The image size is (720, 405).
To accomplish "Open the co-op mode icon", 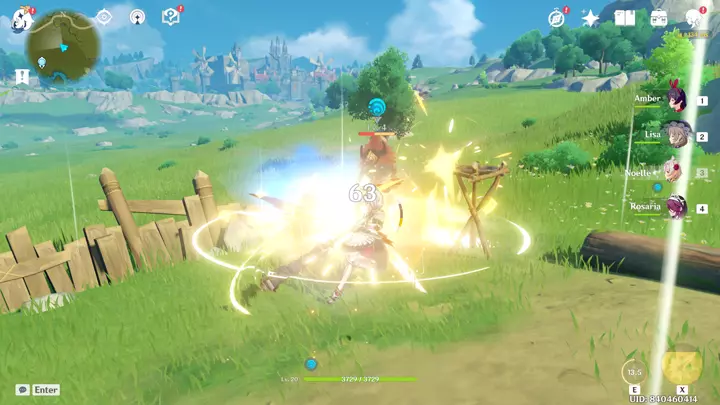I will pos(137,17).
